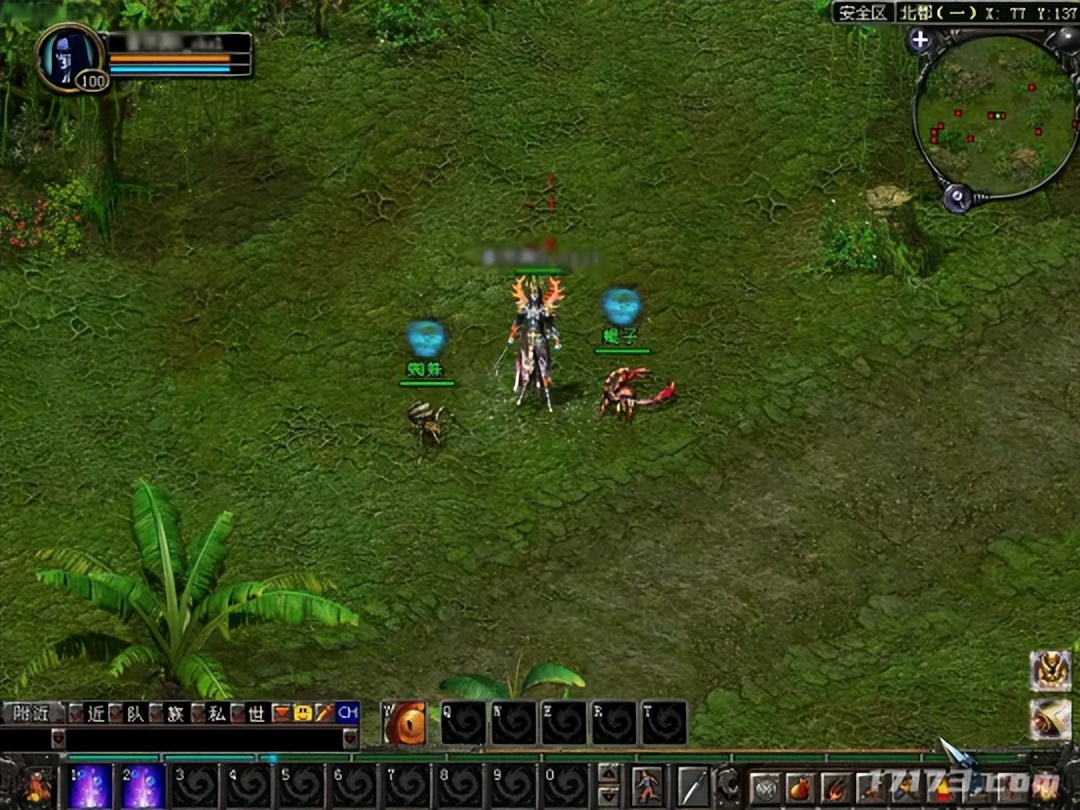The width and height of the screenshot is (1080, 810).
Task: Select the player portrait in the corner
Action: (68, 57)
